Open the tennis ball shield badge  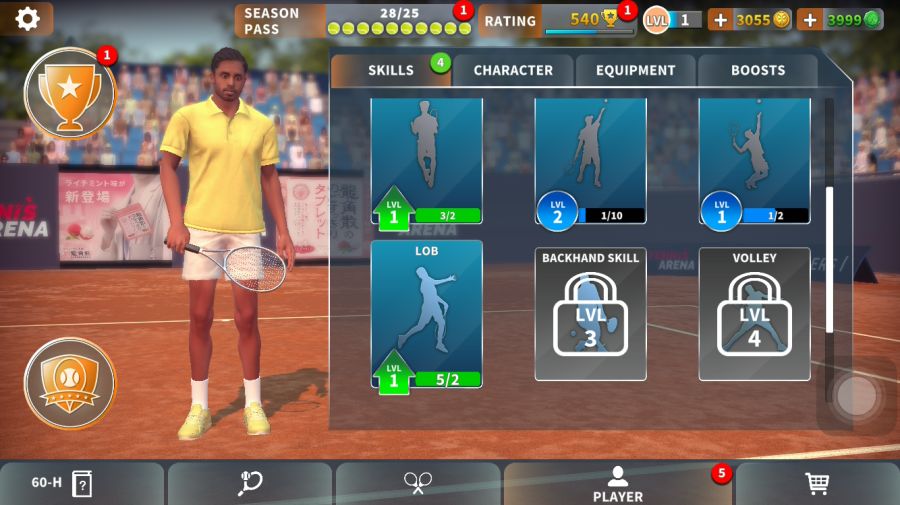[69, 382]
